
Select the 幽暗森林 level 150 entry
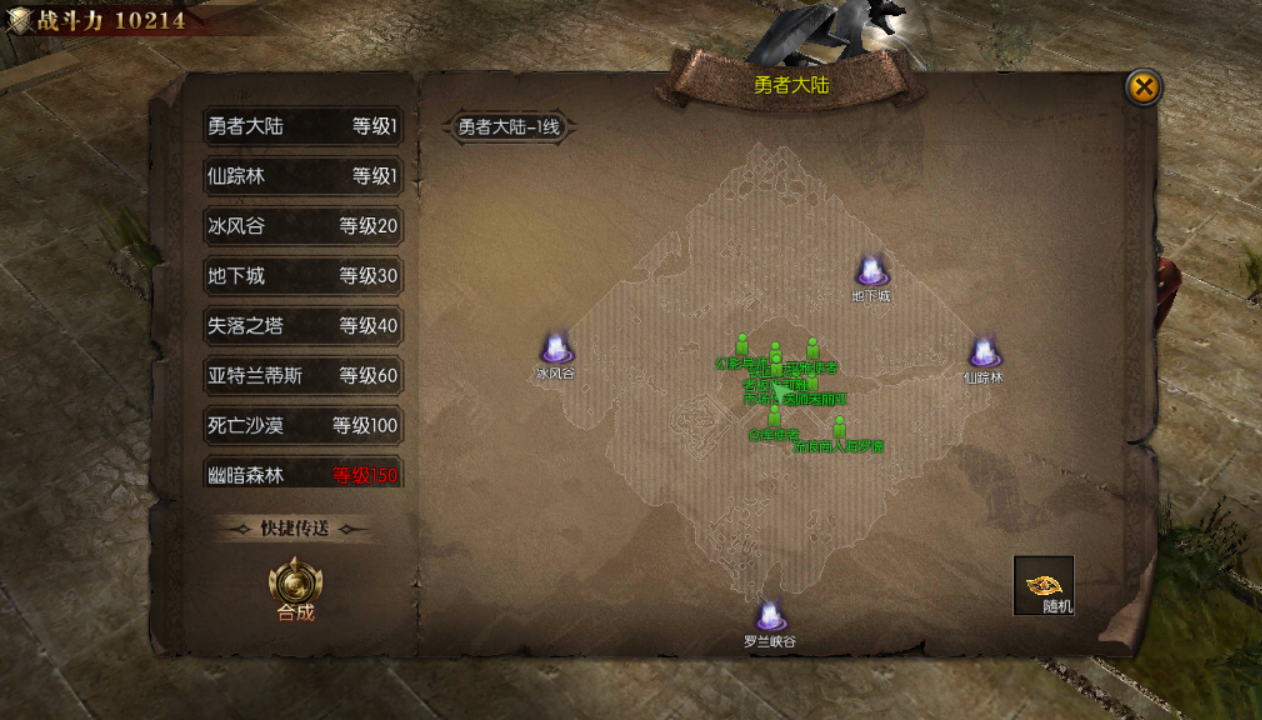point(303,476)
